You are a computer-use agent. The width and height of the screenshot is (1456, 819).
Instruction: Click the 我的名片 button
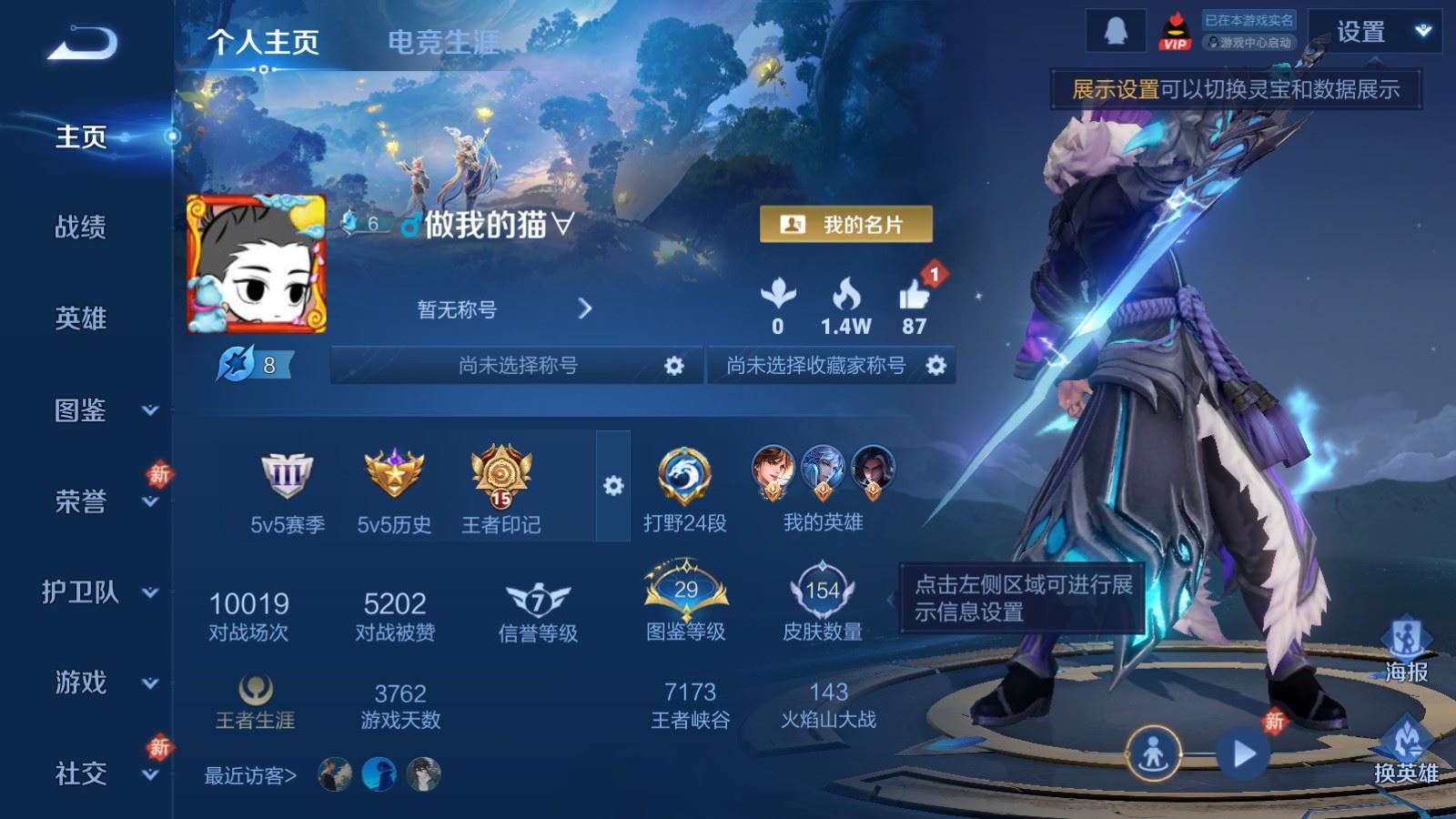848,224
